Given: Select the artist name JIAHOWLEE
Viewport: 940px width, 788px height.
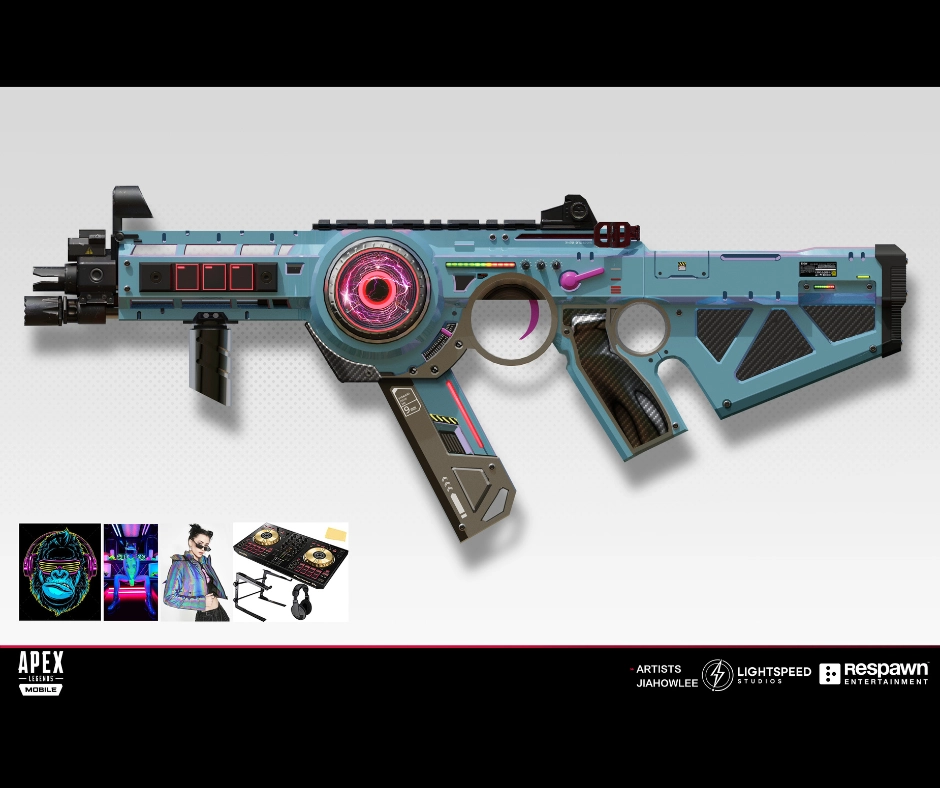Looking at the screenshot, I should click(667, 684).
